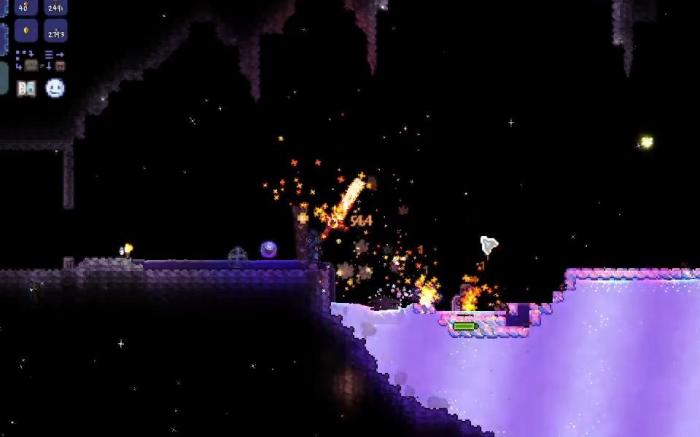The image size is (700, 437).
Task: Click the smiling face emote icon
Action: [x=55, y=88]
